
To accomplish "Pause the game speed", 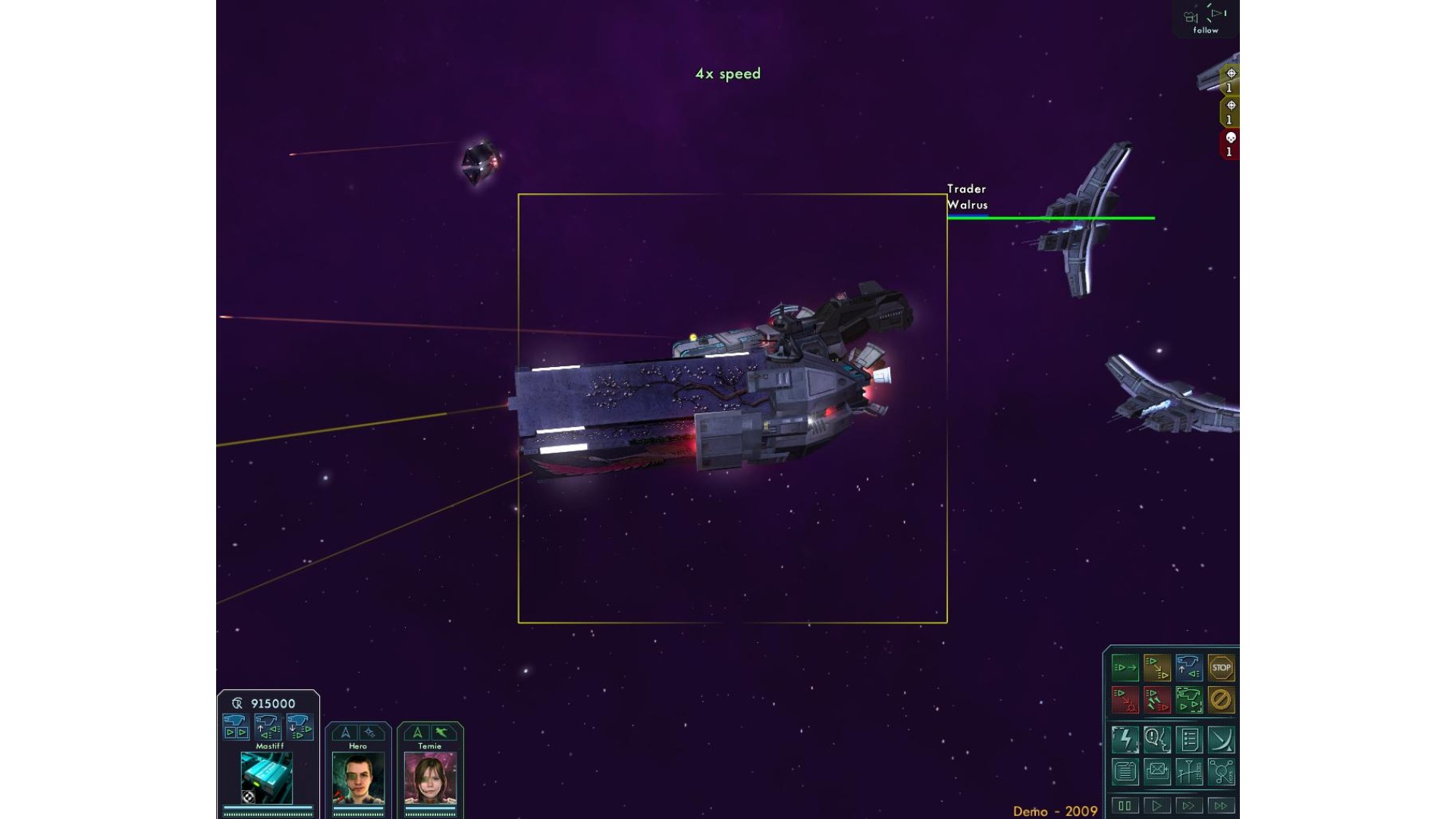I will click(1125, 806).
